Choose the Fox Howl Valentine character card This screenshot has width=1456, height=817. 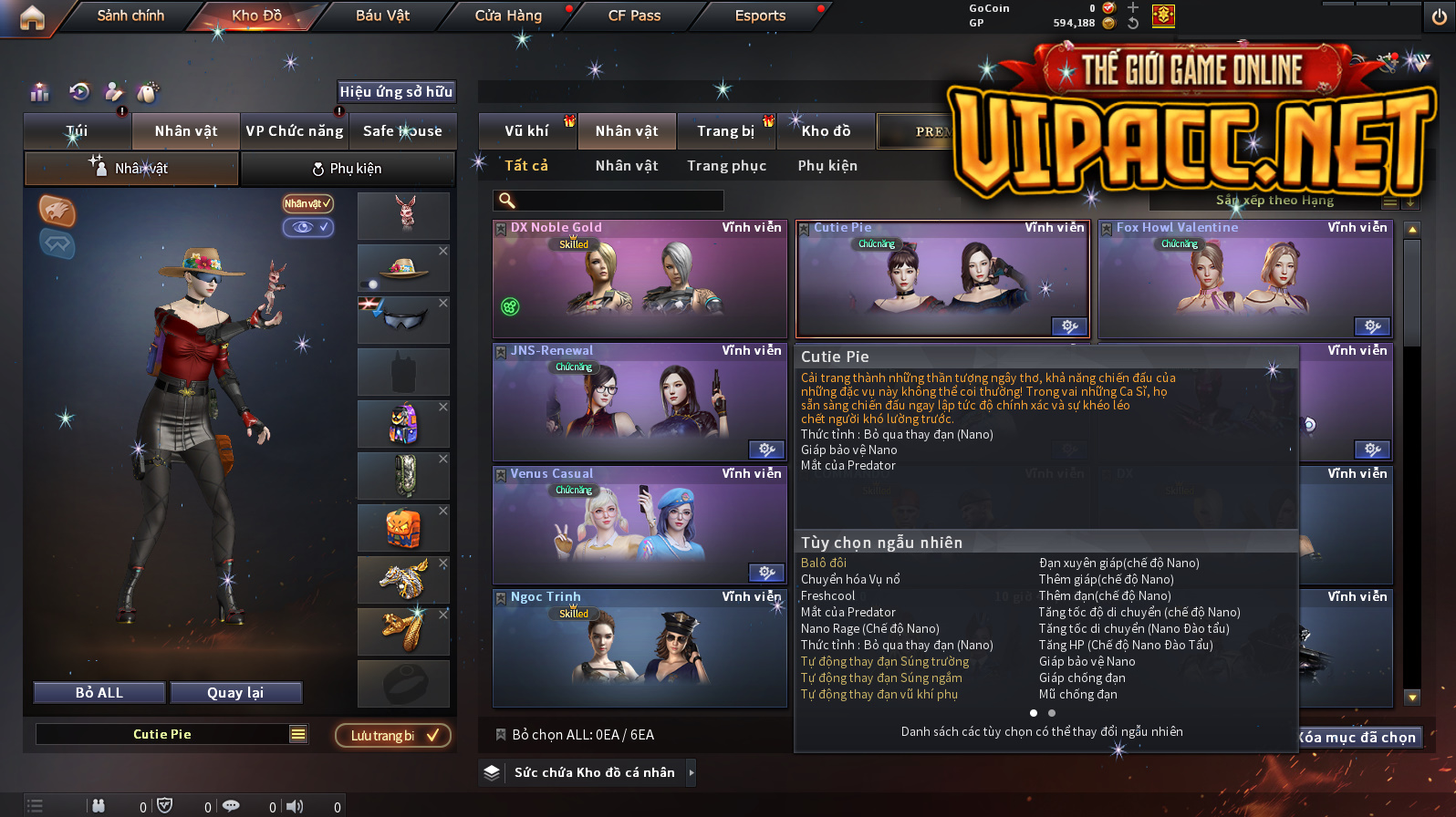(x=1245, y=279)
